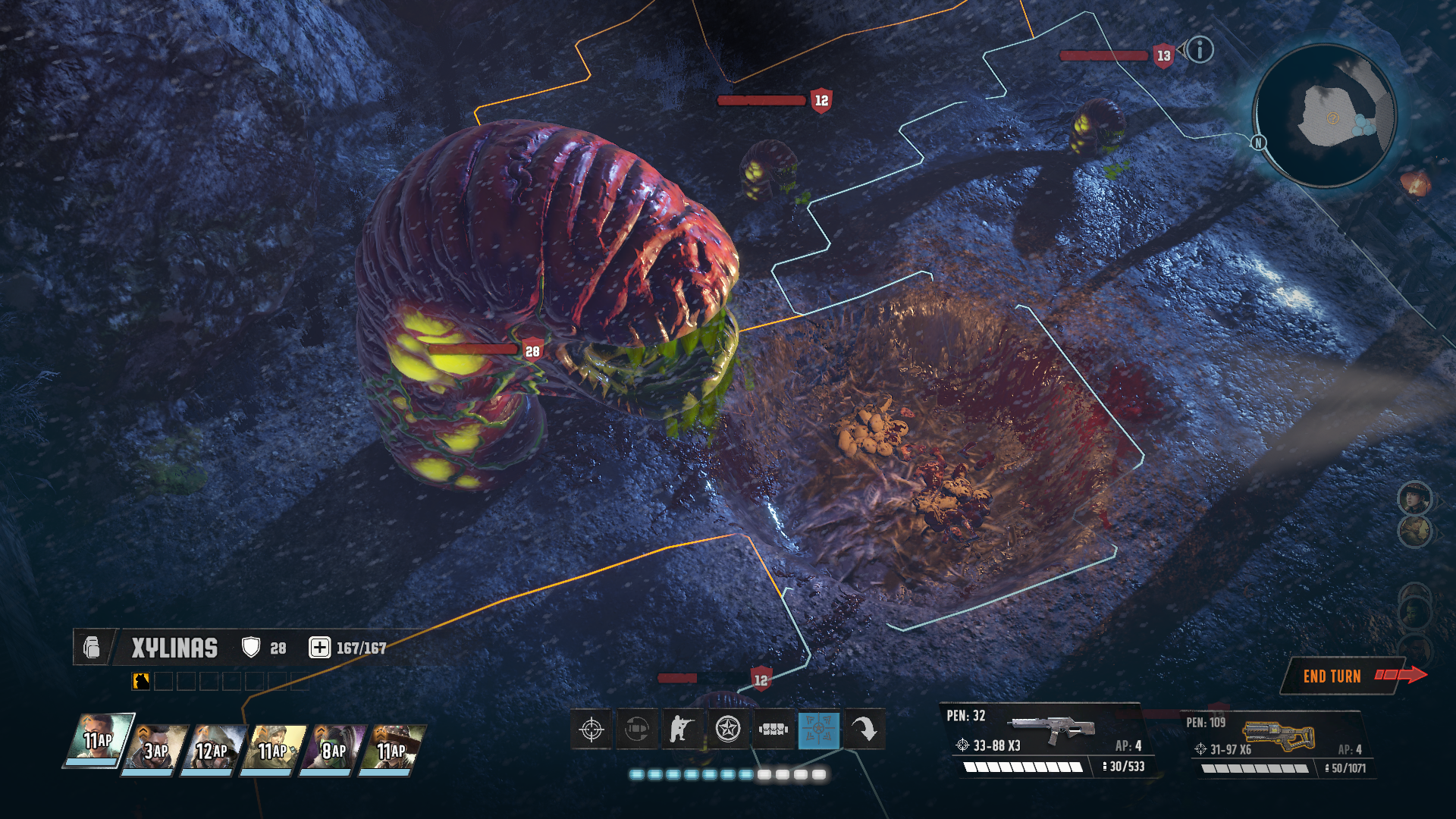Screen dimensions: 1456x819
Task: Select the squad portrait with 12 AP
Action: [215, 749]
